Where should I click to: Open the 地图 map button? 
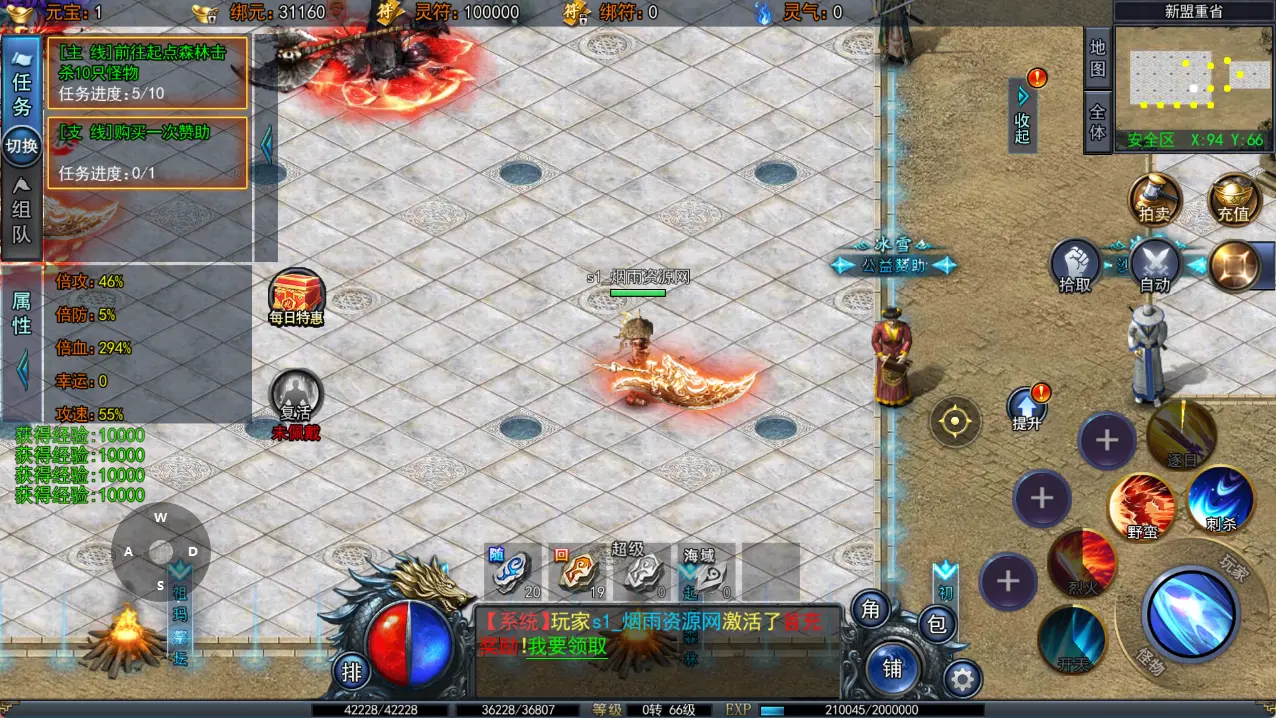click(x=1098, y=59)
